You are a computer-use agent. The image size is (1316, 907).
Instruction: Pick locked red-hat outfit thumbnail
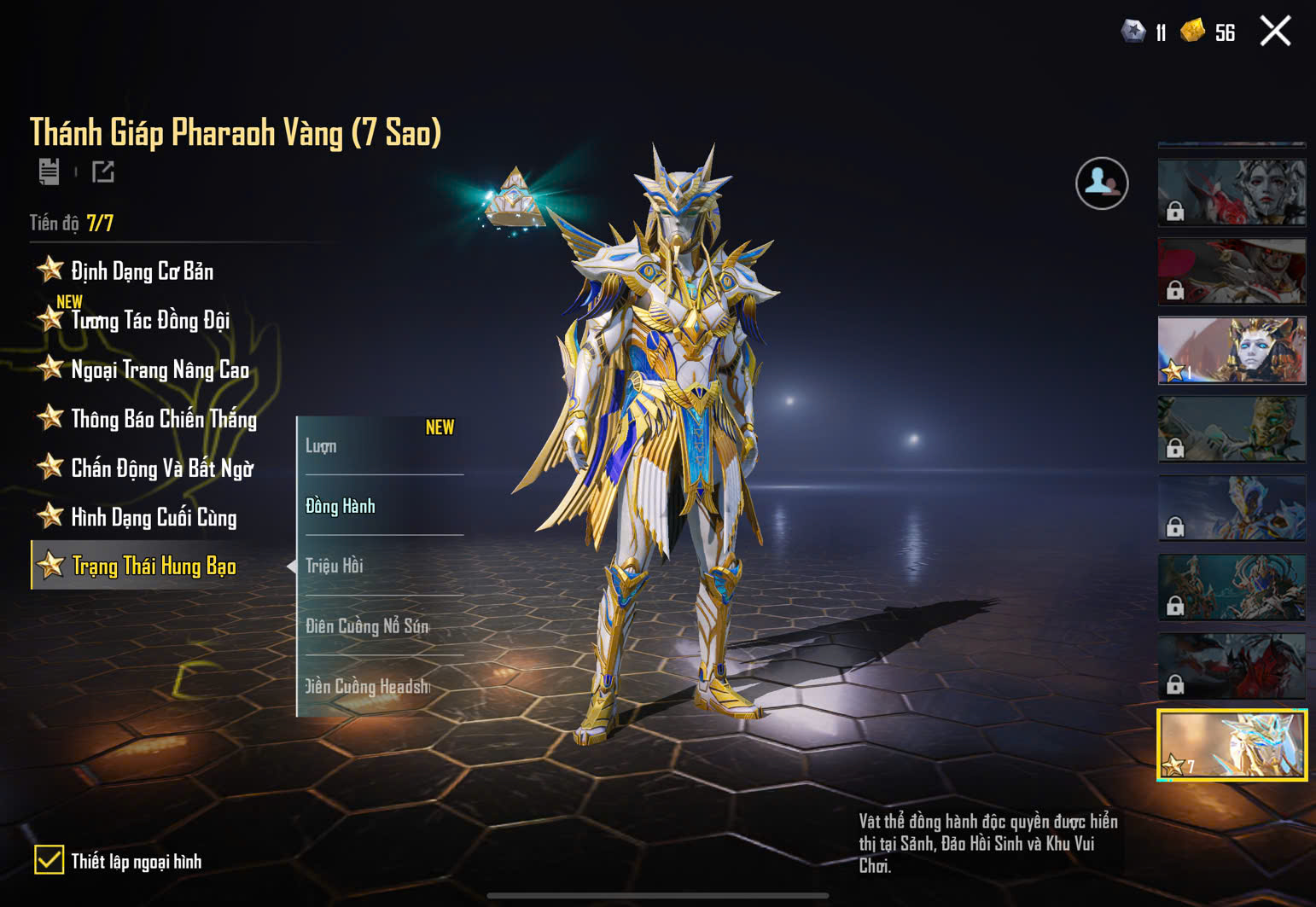click(1232, 271)
